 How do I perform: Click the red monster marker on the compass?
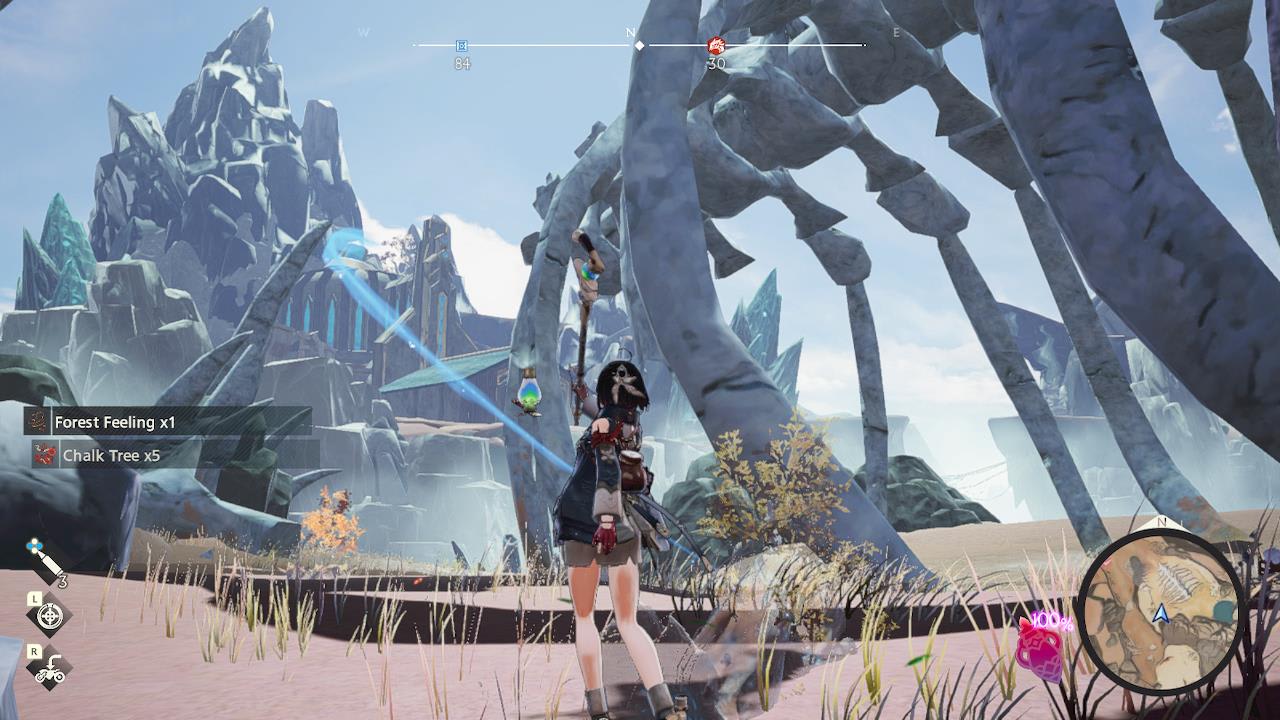tap(714, 44)
